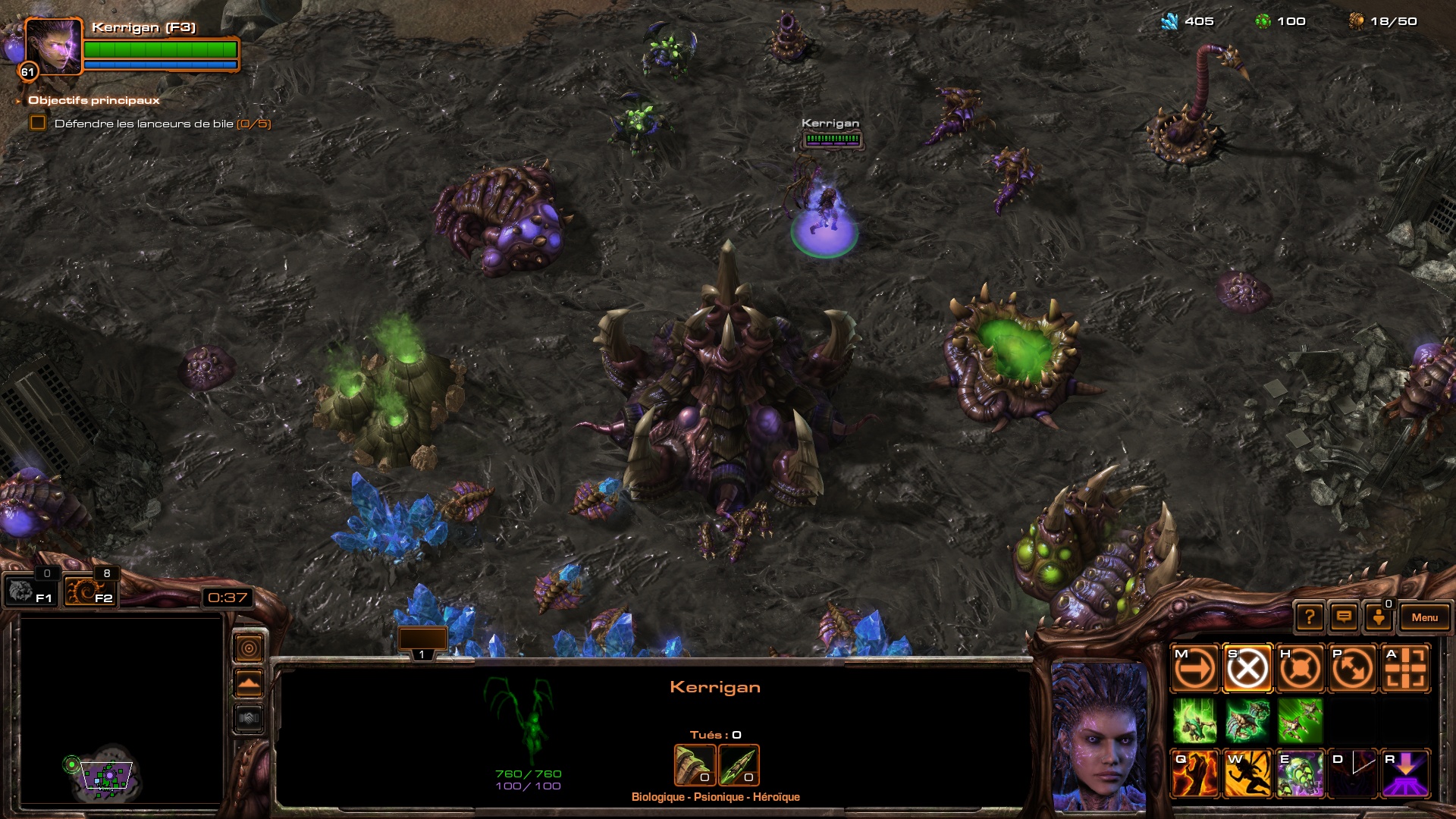Image resolution: width=1456 pixels, height=819 pixels.
Task: Open the help question mark button
Action: 1310,617
